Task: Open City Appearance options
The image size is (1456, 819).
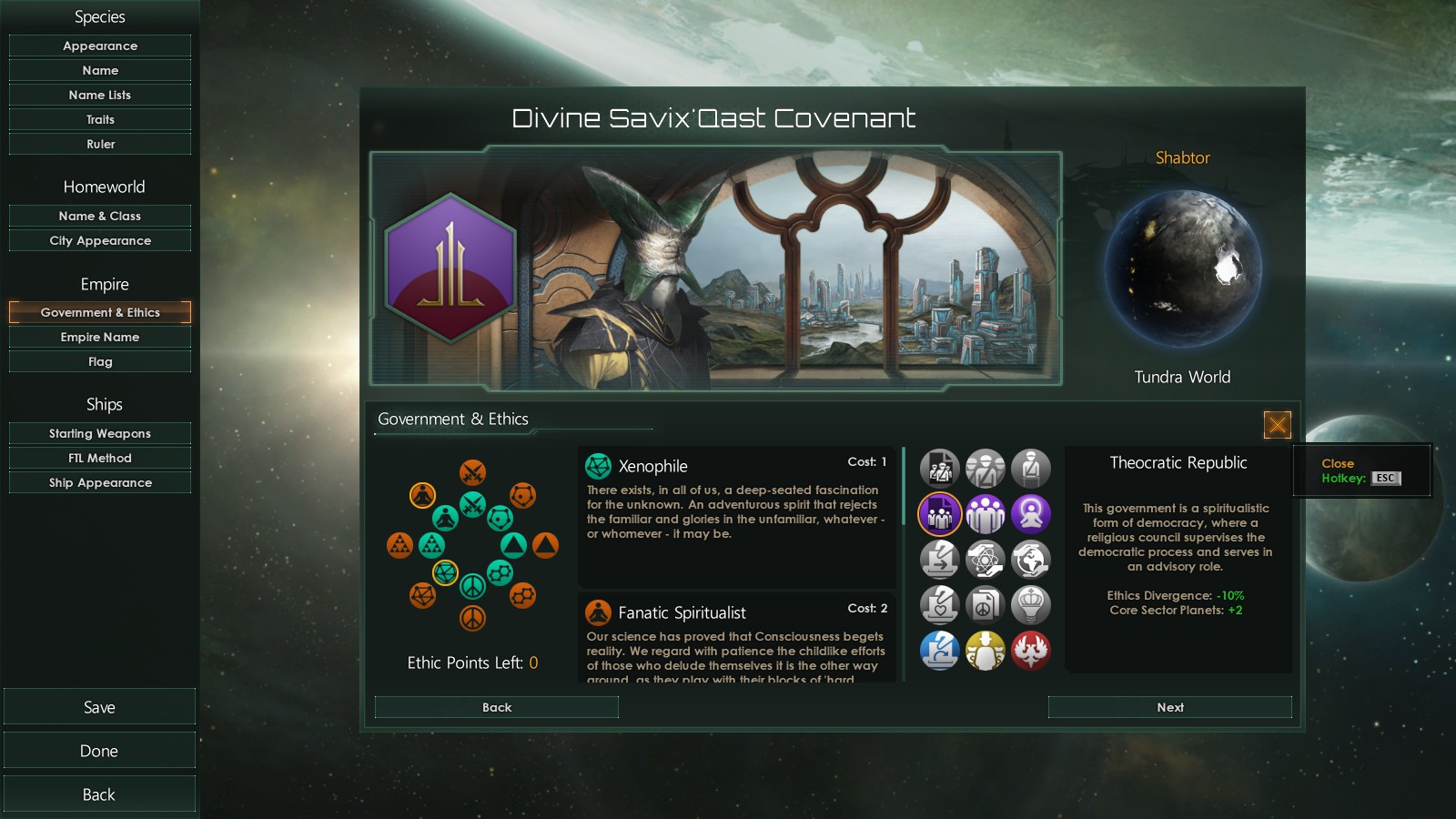Action: click(100, 240)
